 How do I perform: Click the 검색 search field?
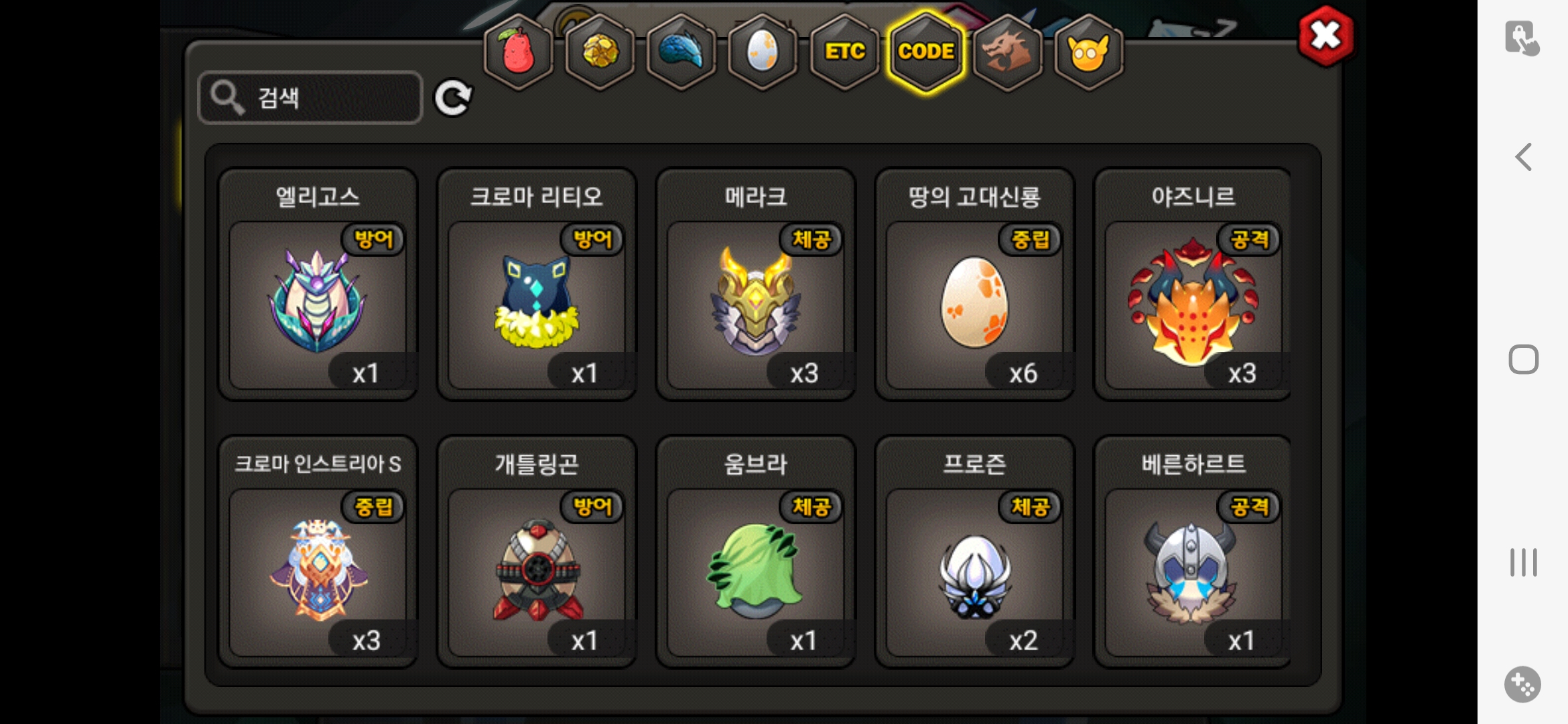(x=310, y=98)
